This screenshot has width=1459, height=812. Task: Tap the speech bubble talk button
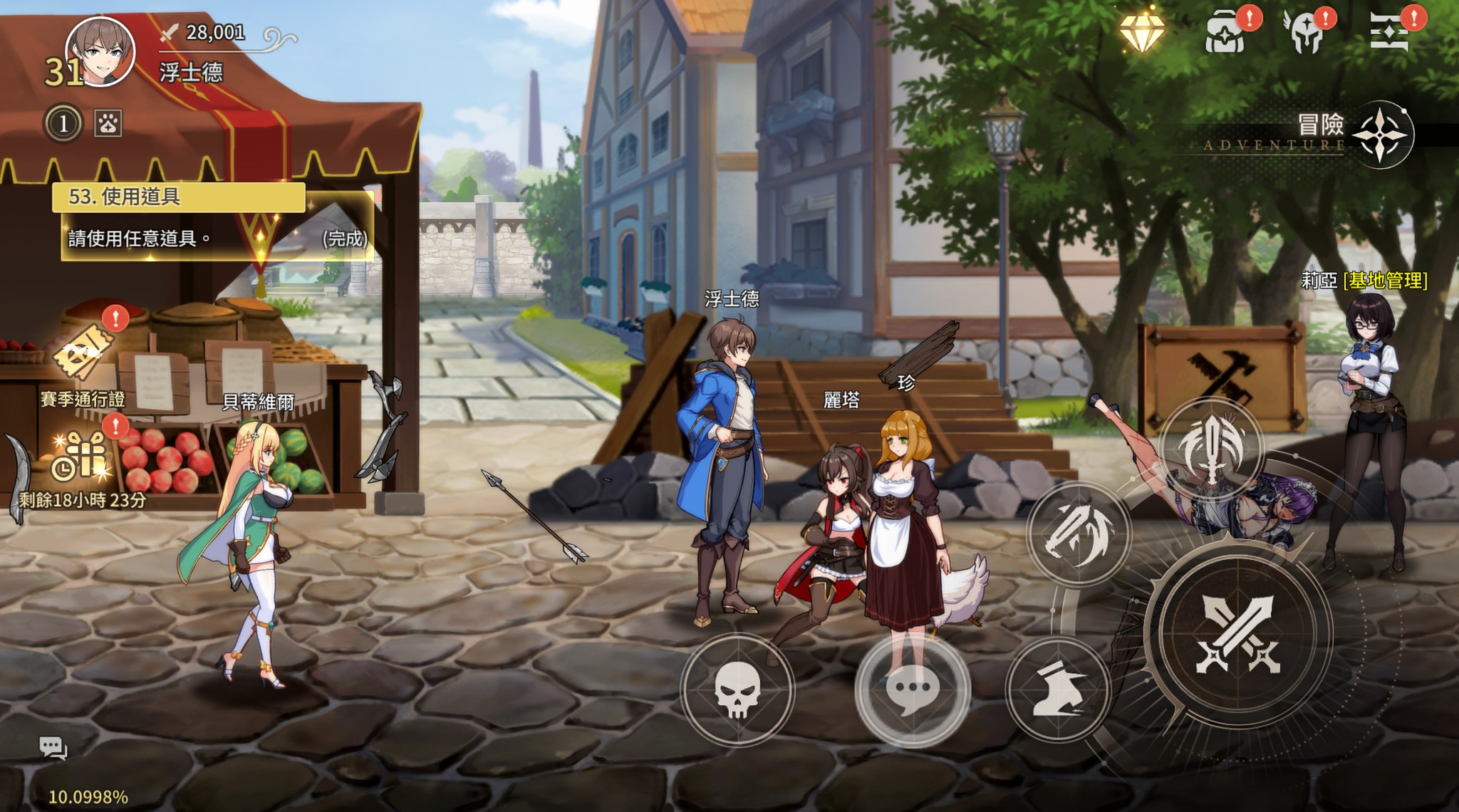[x=913, y=689]
